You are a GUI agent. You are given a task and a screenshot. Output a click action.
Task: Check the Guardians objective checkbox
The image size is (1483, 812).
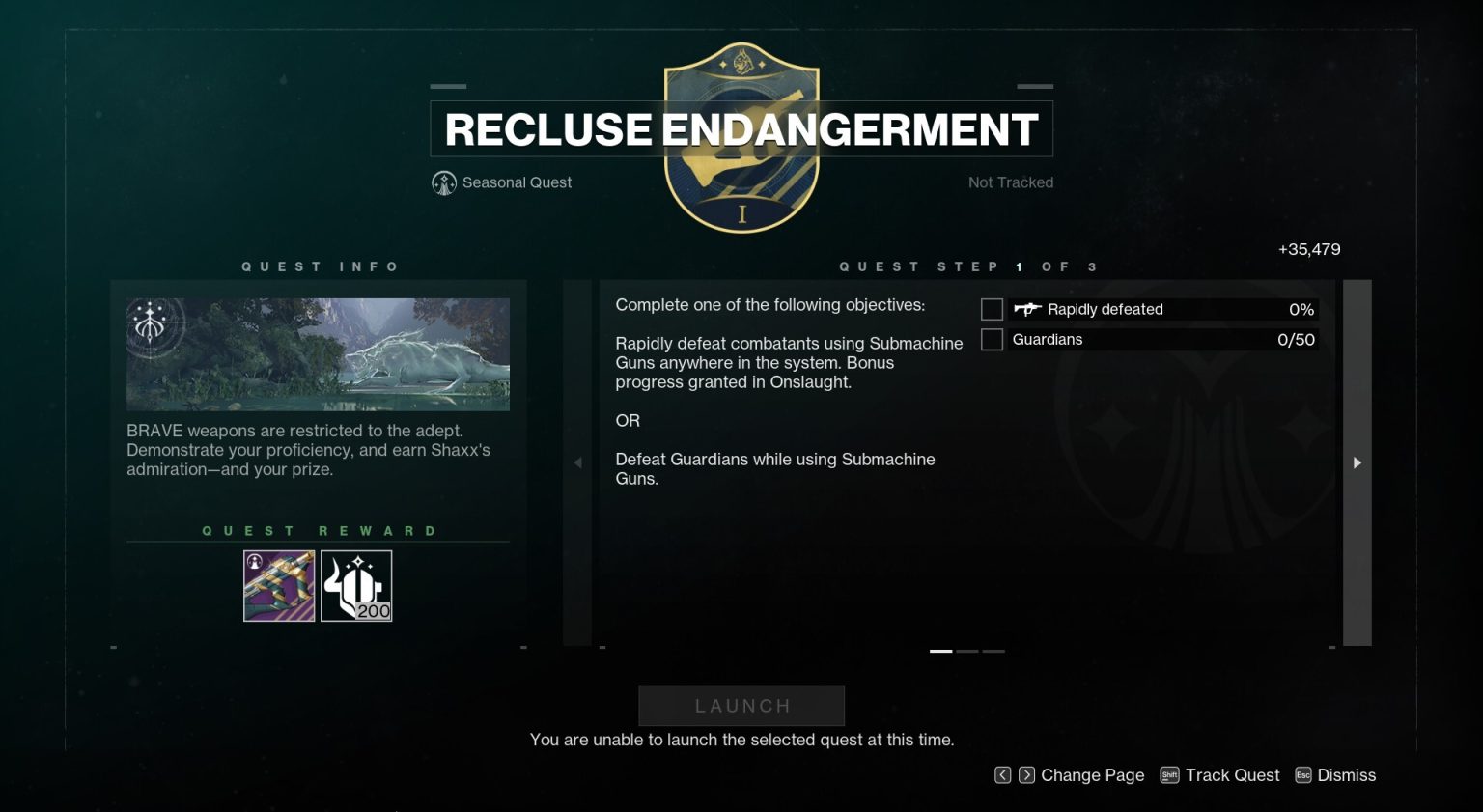coord(992,339)
